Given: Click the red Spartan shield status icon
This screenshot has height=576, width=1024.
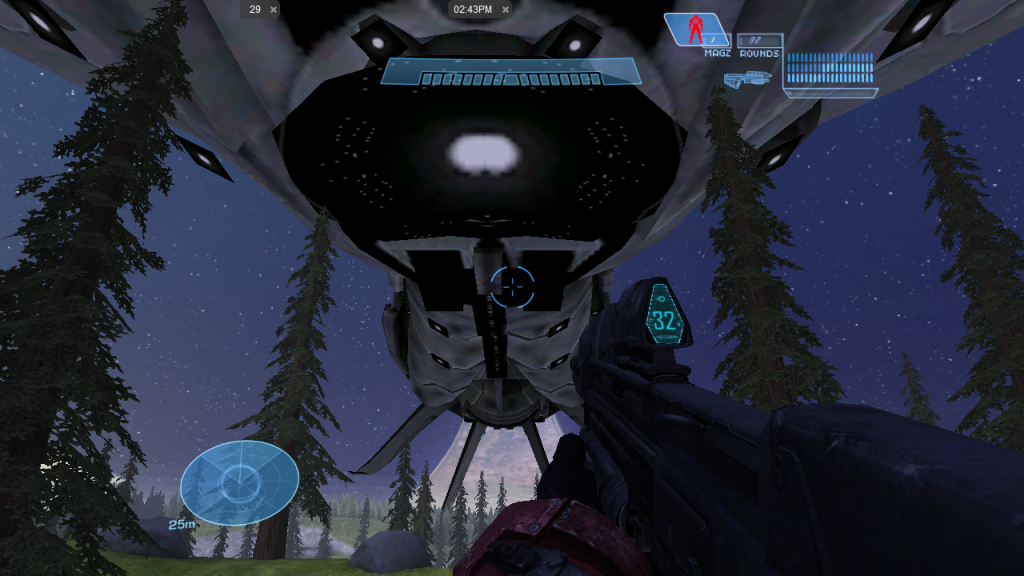Looking at the screenshot, I should coord(696,28).
